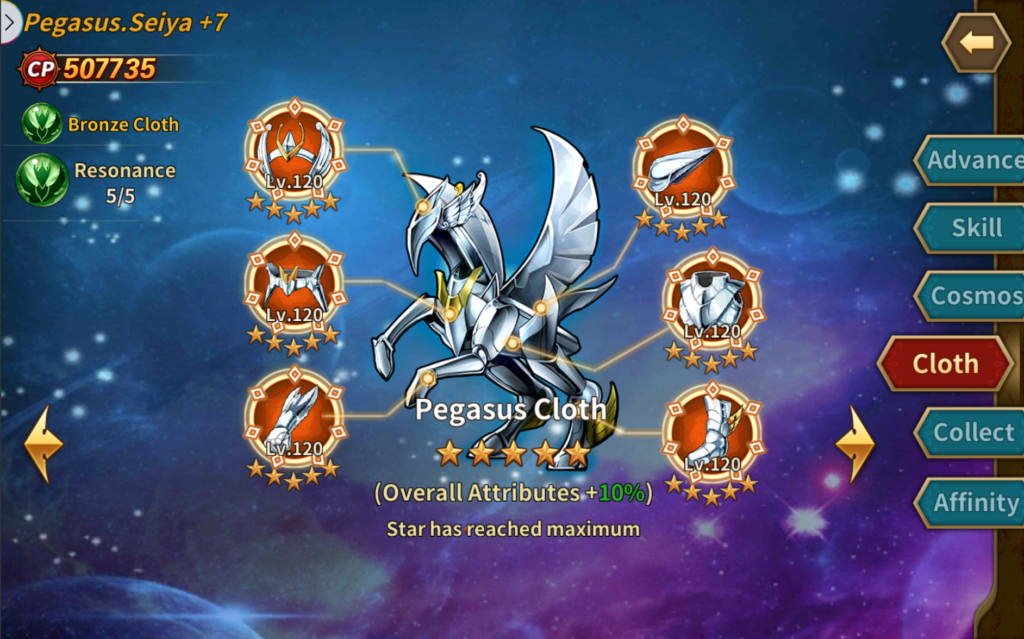
Task: Open the Resonance 5/5 details
Action: point(42,181)
